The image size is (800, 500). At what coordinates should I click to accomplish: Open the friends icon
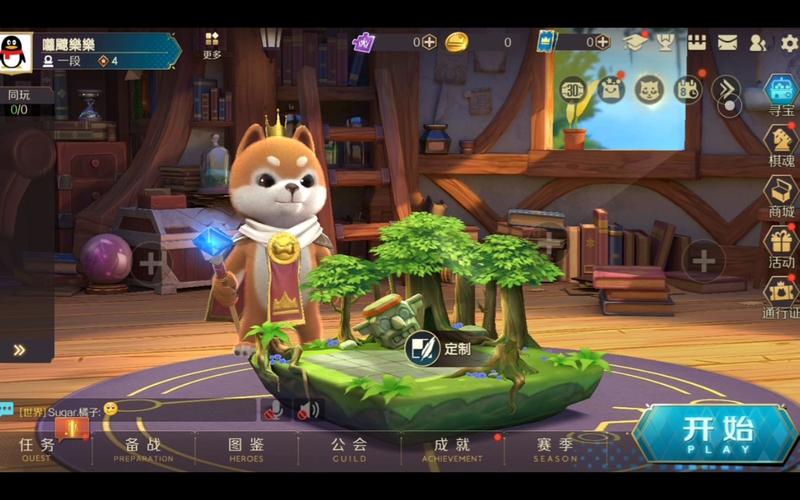(758, 43)
